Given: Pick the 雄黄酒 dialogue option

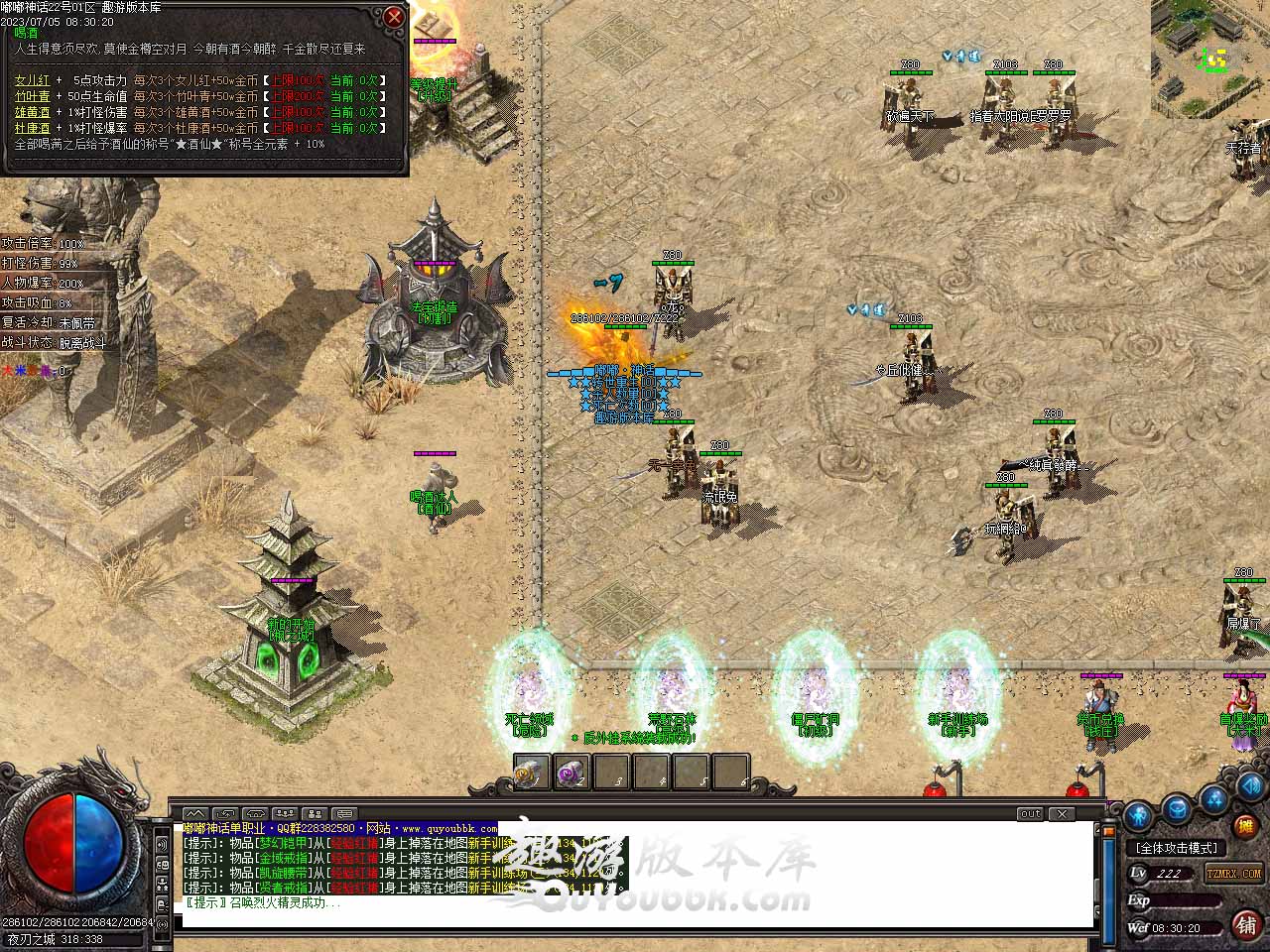Looking at the screenshot, I should [x=32, y=112].
